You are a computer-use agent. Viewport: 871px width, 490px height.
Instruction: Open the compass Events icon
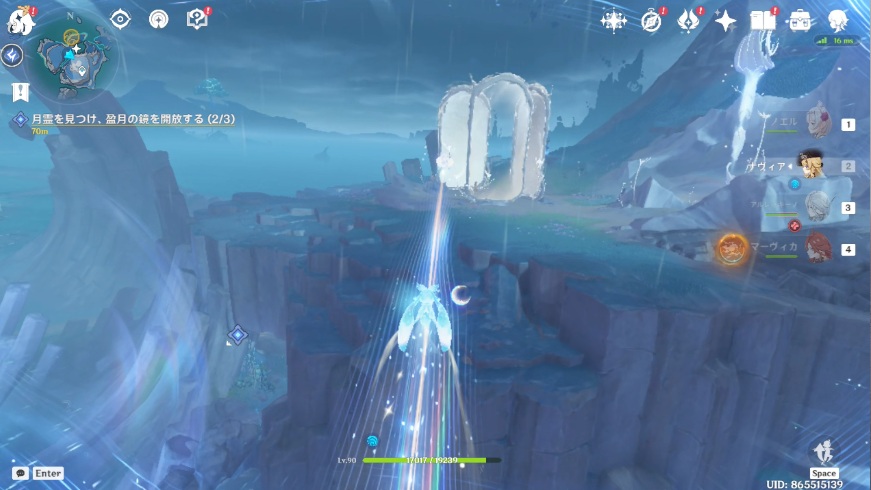click(x=652, y=20)
